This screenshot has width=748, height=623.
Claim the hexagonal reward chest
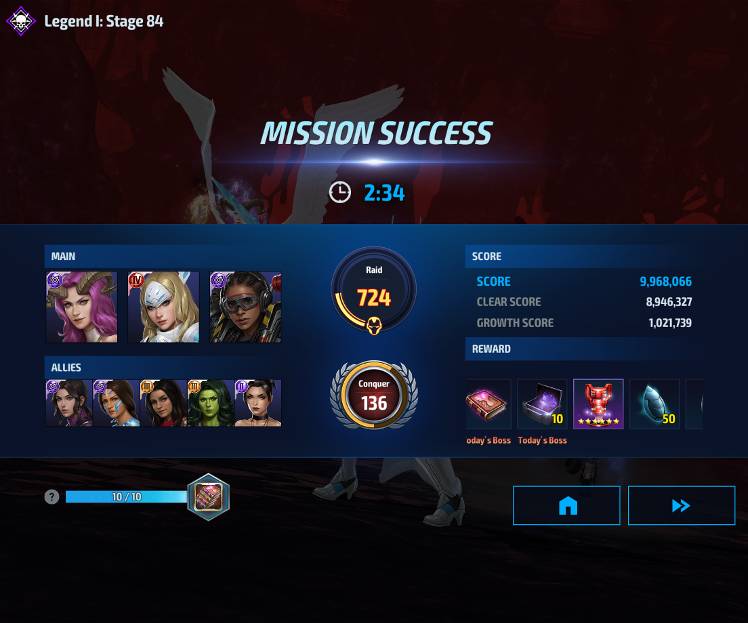click(208, 497)
